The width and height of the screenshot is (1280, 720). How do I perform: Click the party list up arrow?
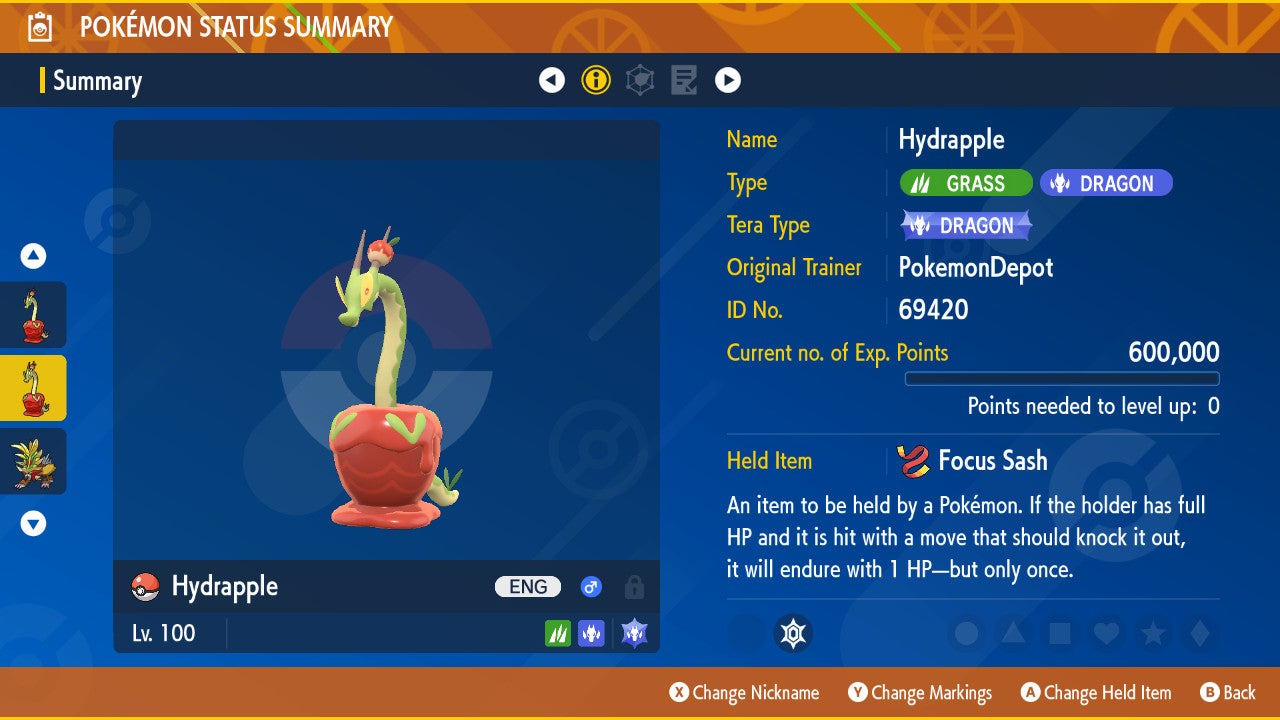(x=33, y=257)
